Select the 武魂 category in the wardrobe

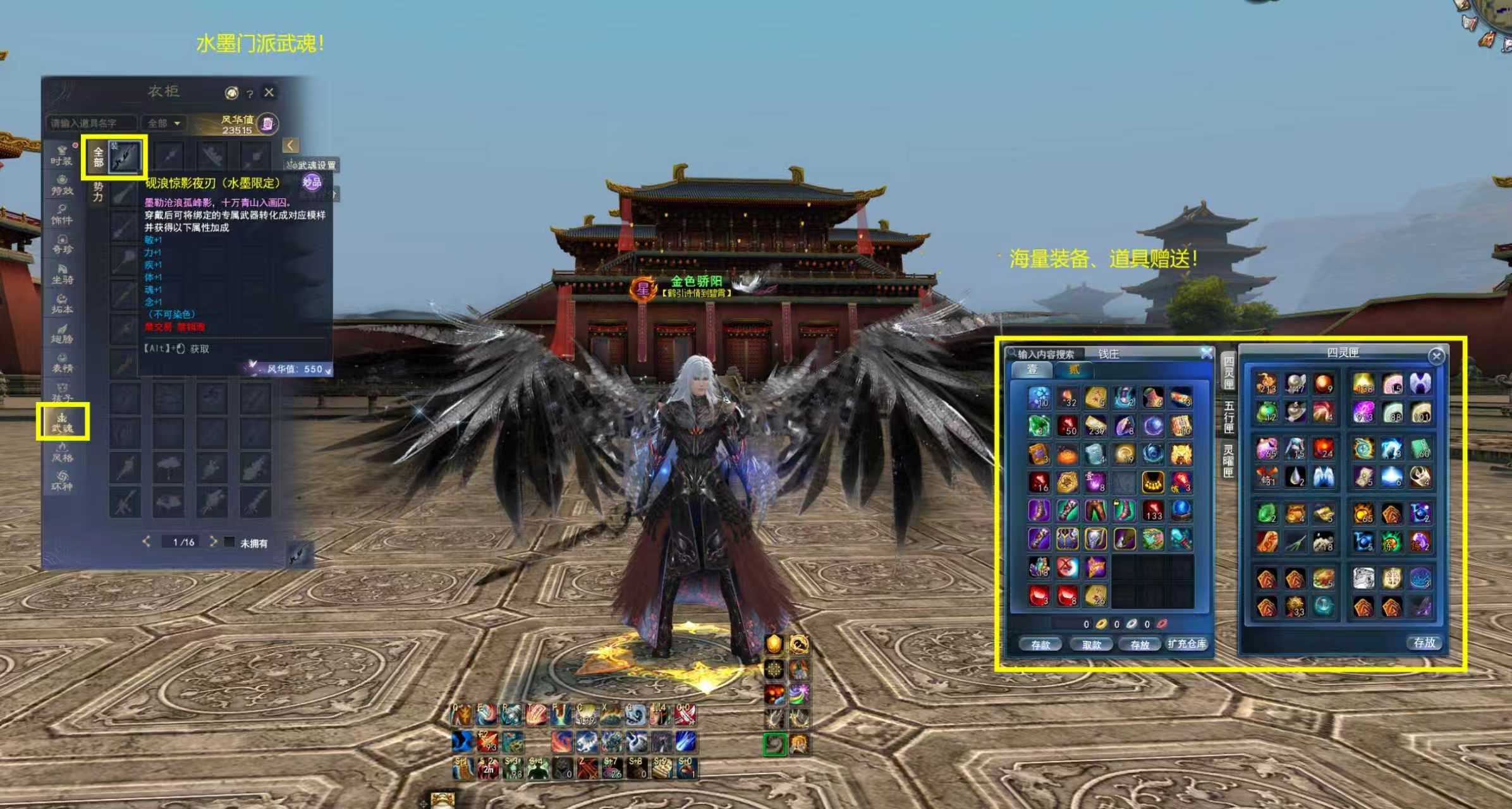(x=62, y=422)
